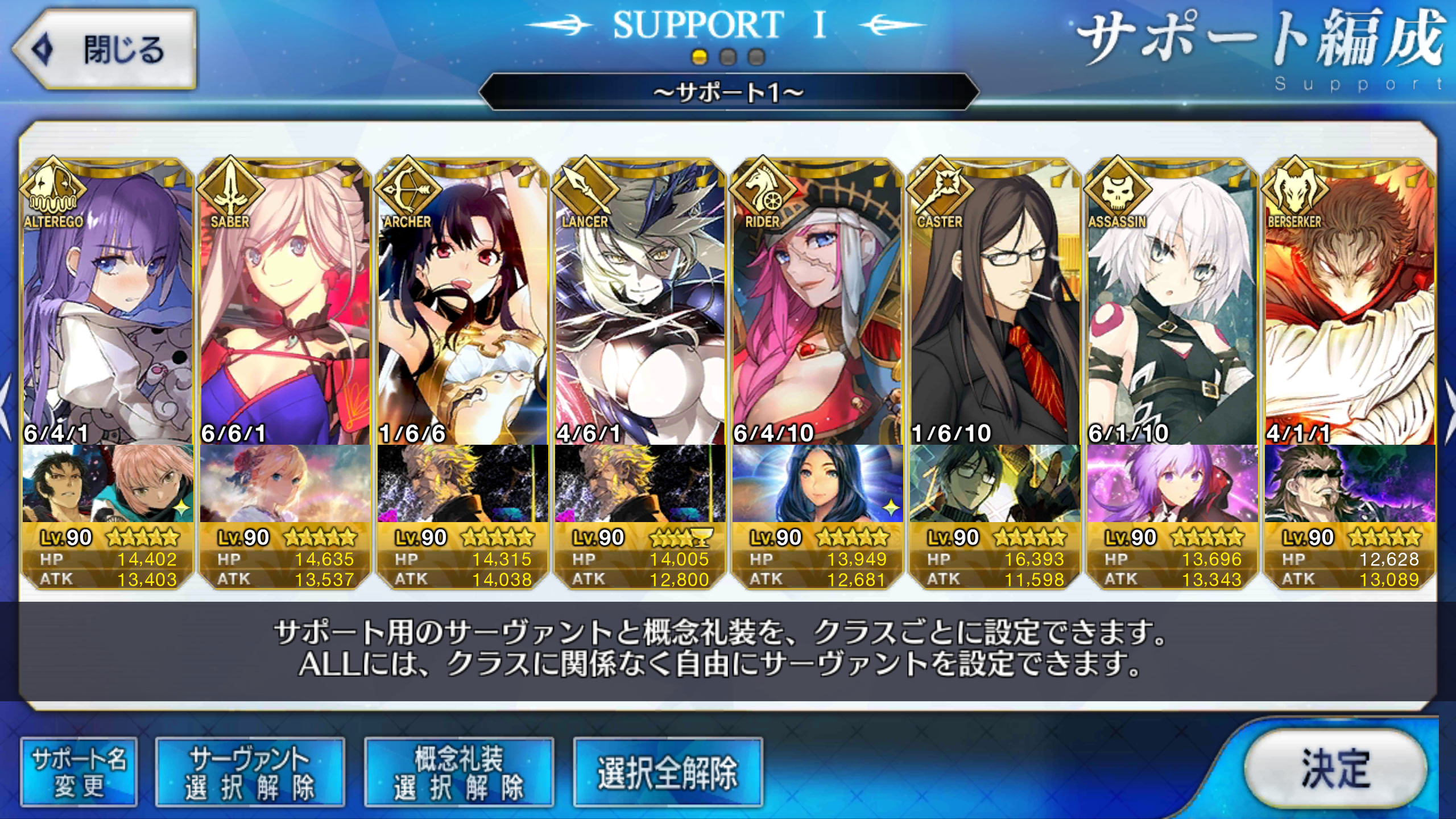Screen dimensions: 1456x819
Task: Show next support page with right arrow
Action: click(1448, 407)
